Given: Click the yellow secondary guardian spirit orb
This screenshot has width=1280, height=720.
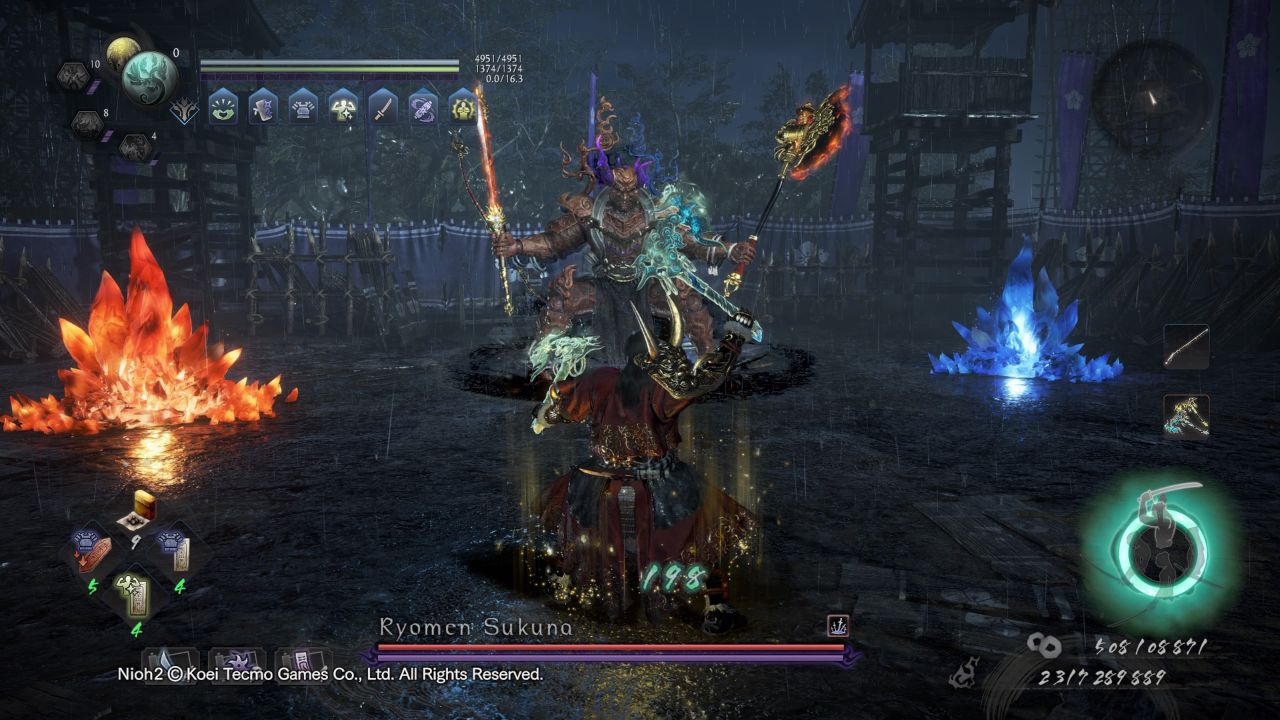Looking at the screenshot, I should (122, 52).
